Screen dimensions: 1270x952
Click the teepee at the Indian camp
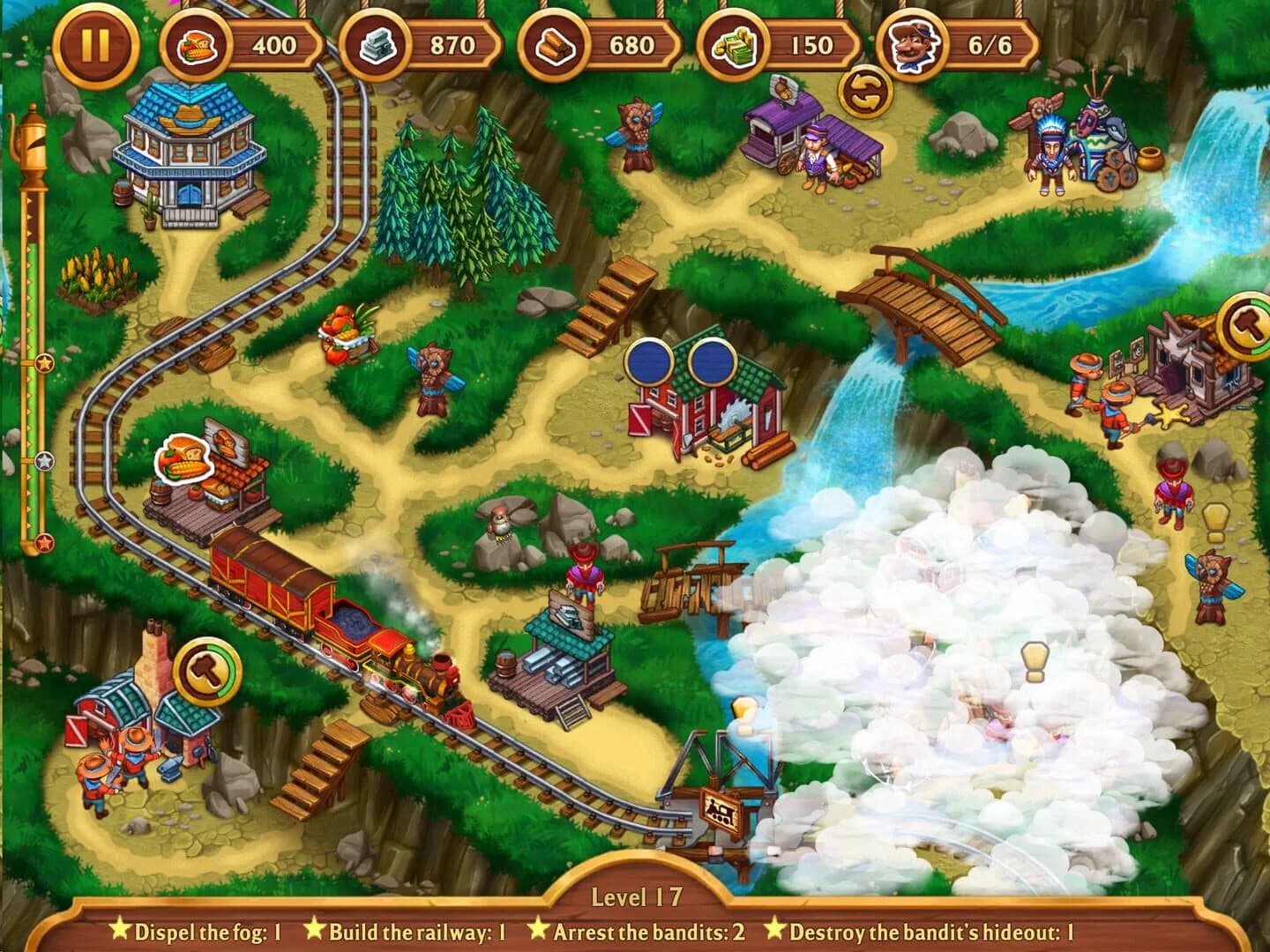[1093, 137]
